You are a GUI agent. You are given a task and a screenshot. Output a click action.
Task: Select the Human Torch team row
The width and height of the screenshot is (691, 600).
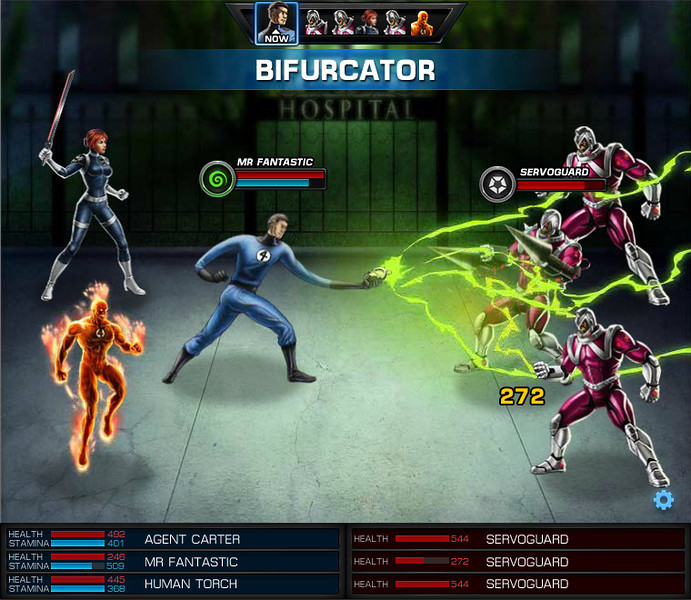pyautogui.click(x=172, y=584)
